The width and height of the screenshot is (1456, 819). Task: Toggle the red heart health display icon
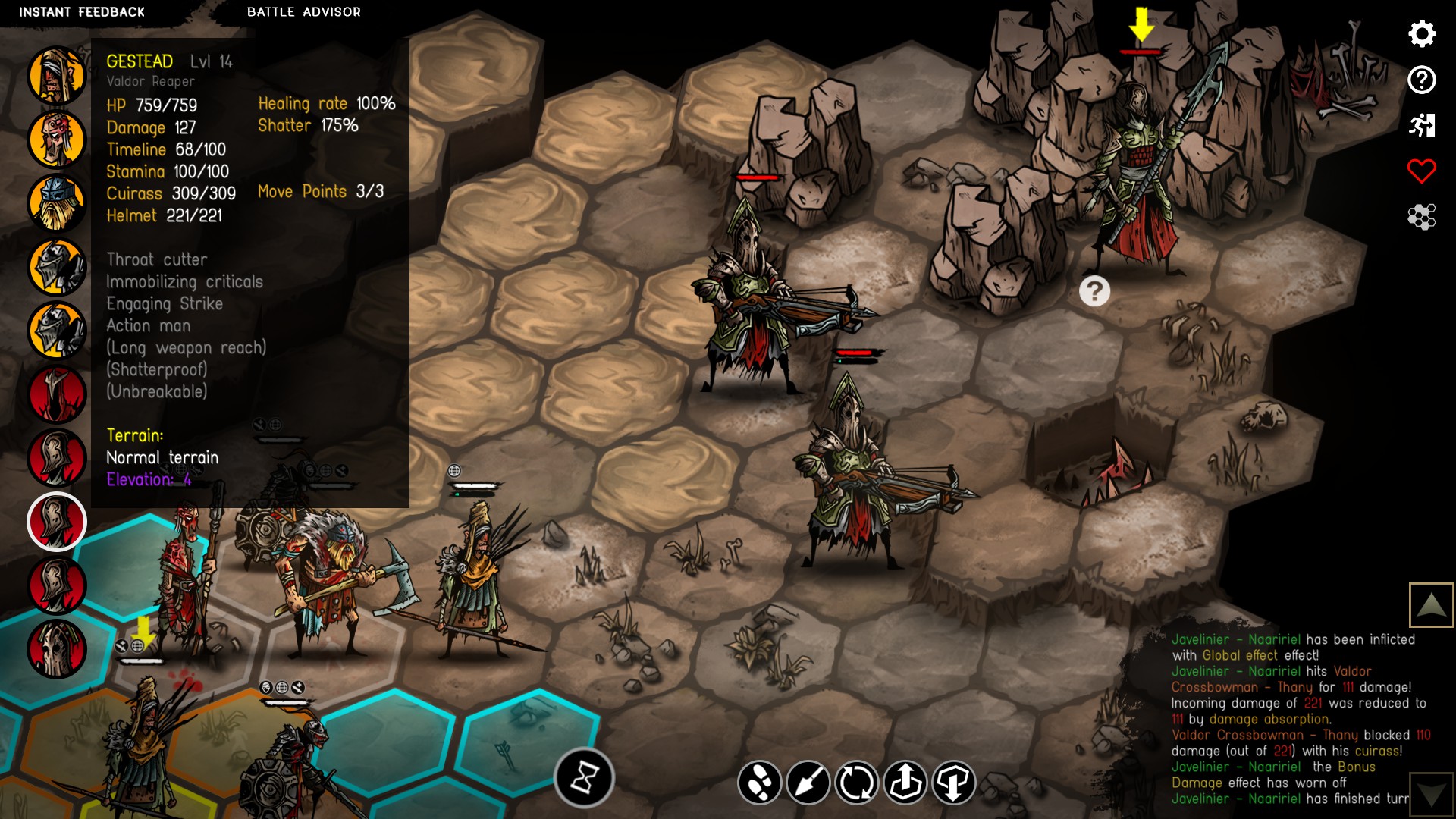(x=1423, y=170)
